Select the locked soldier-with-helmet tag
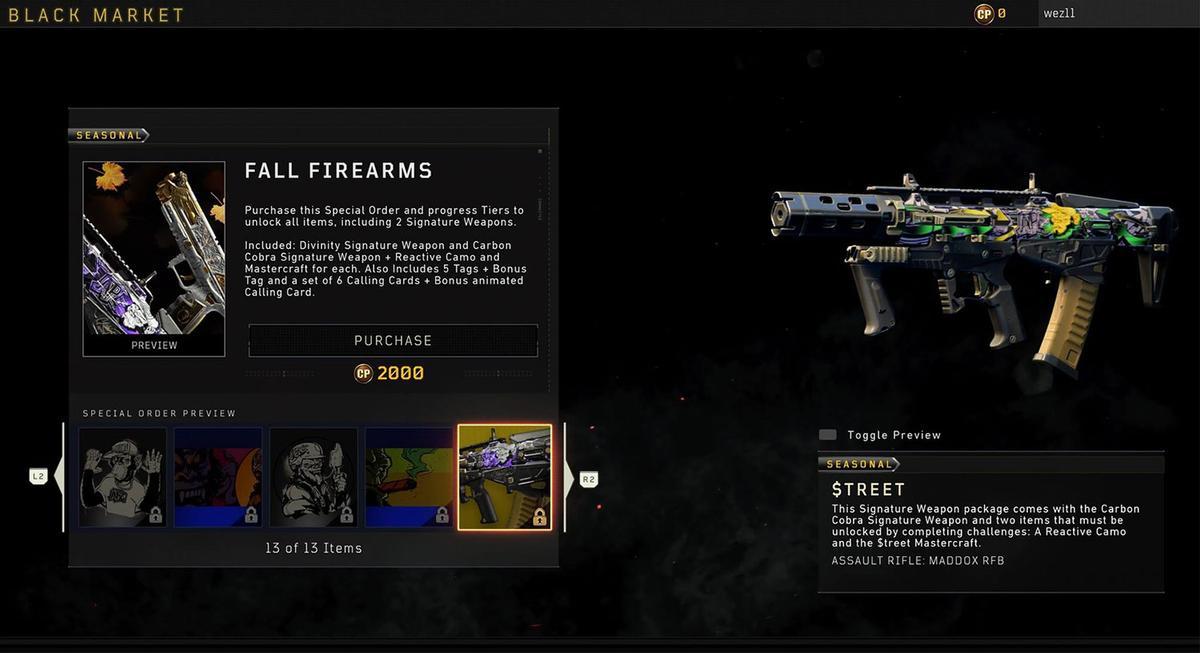This screenshot has height=653, width=1200. pyautogui.click(x=313, y=478)
